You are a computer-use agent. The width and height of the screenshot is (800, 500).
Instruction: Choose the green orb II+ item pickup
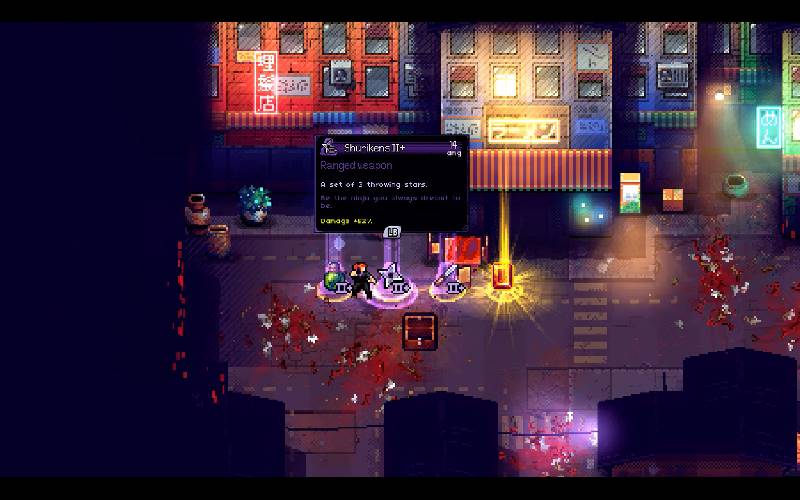[334, 280]
